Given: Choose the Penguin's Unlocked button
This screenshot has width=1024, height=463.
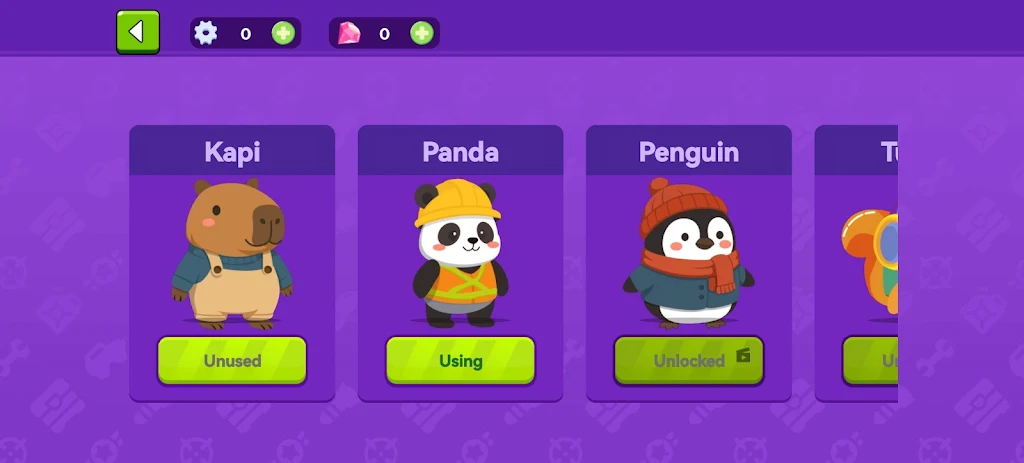Looking at the screenshot, I should [688, 360].
